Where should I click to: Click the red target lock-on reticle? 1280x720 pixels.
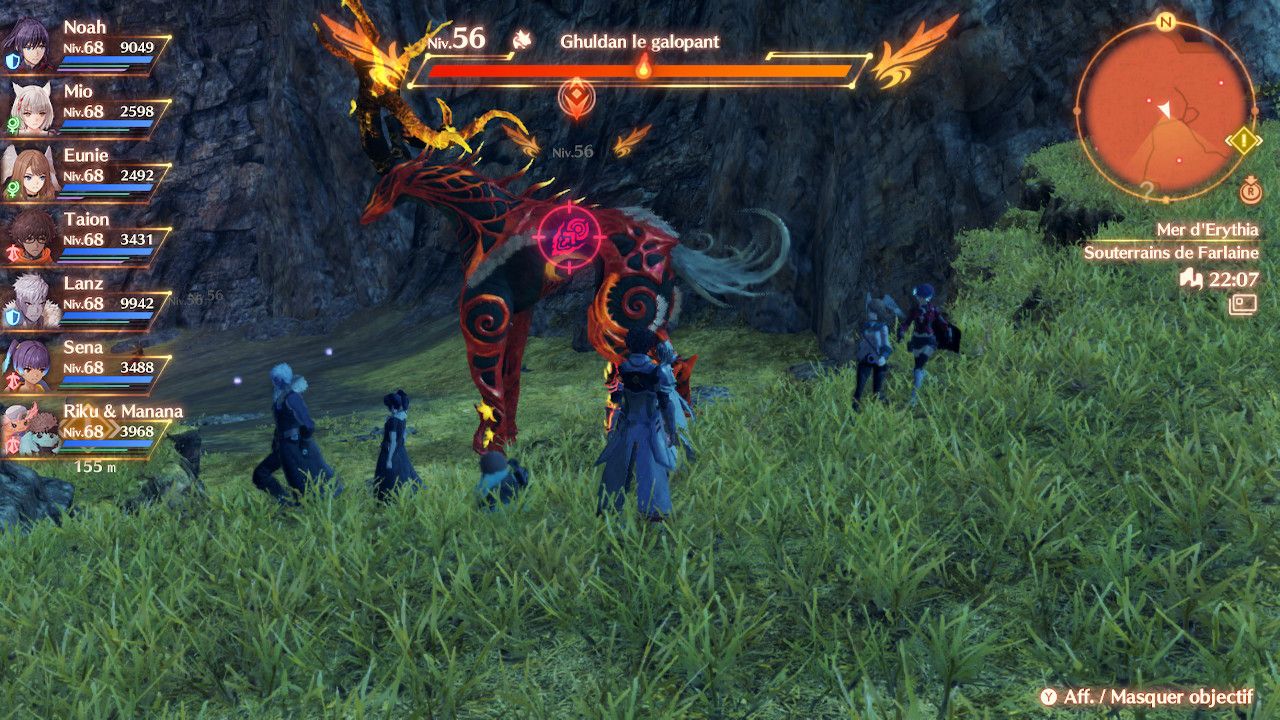[x=568, y=237]
